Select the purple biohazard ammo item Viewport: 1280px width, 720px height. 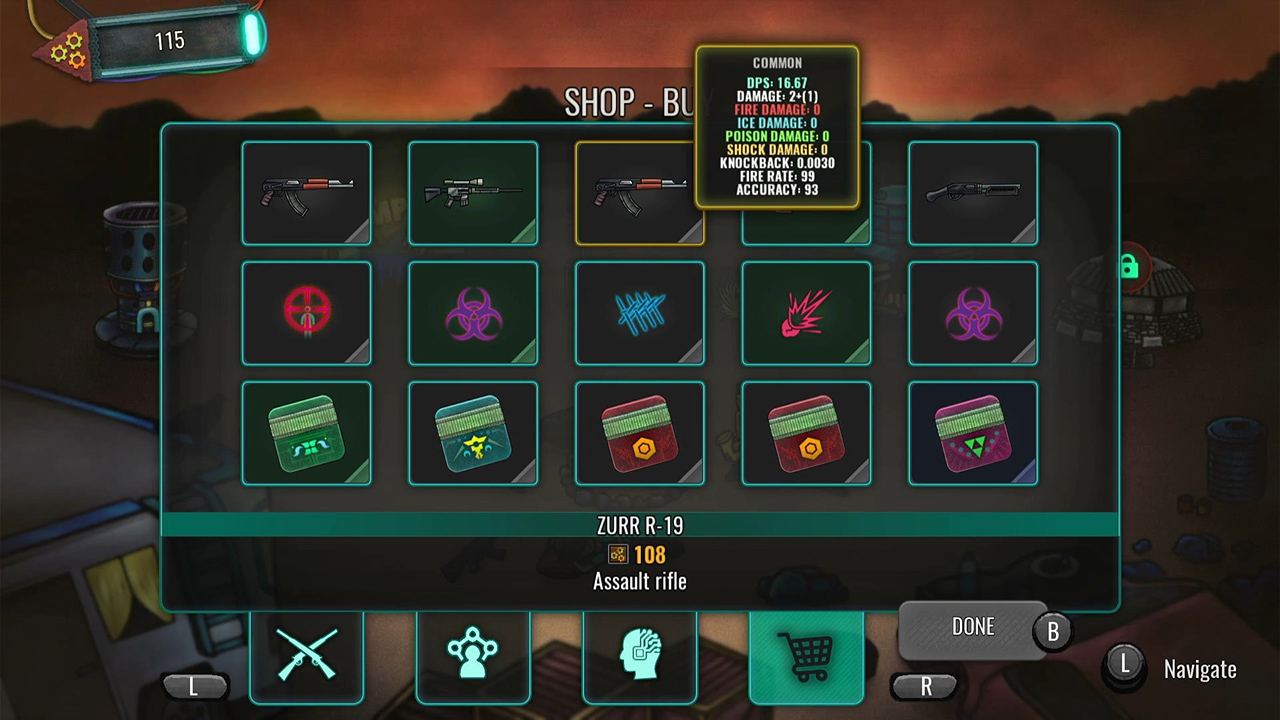(473, 313)
